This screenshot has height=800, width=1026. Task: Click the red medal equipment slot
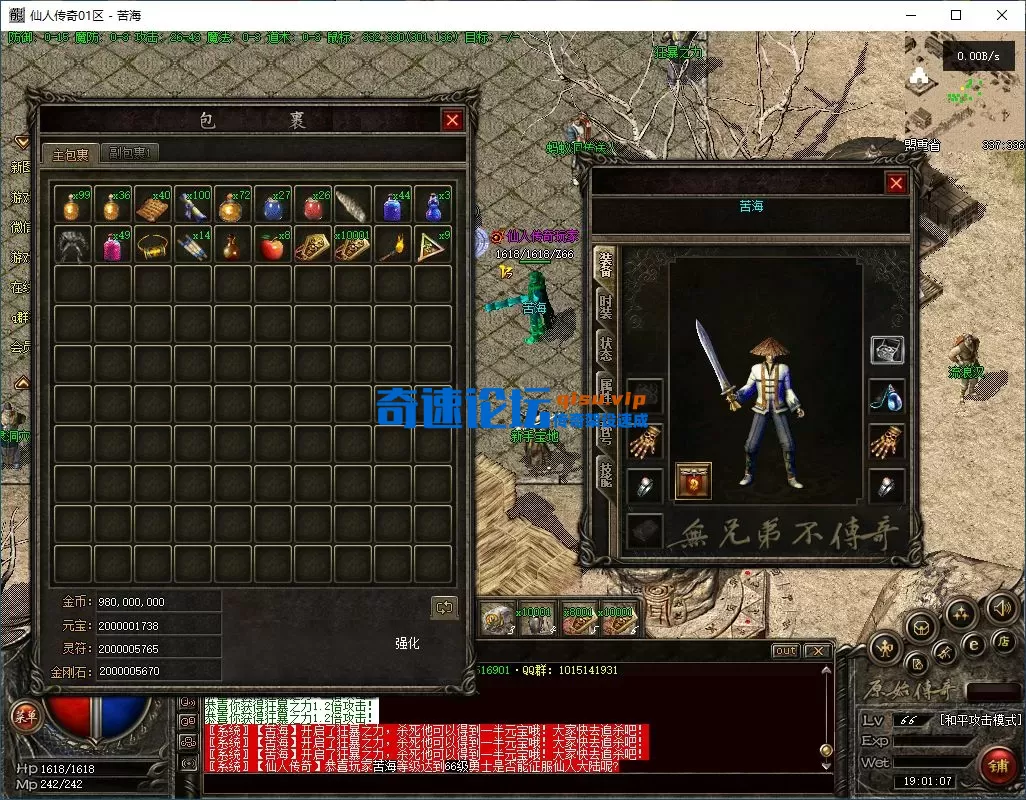click(694, 481)
